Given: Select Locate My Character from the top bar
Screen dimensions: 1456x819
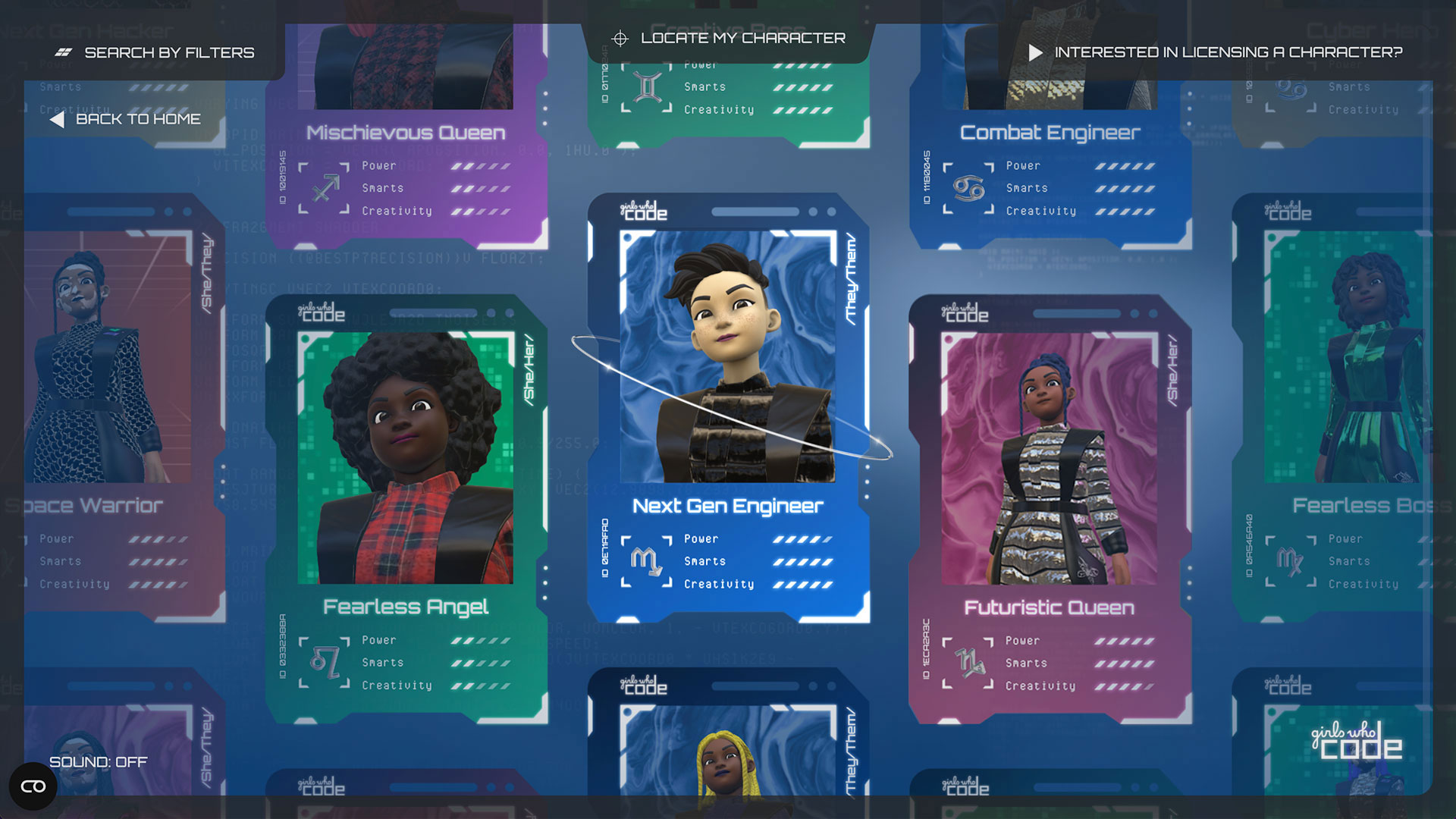Looking at the screenshot, I should (743, 37).
